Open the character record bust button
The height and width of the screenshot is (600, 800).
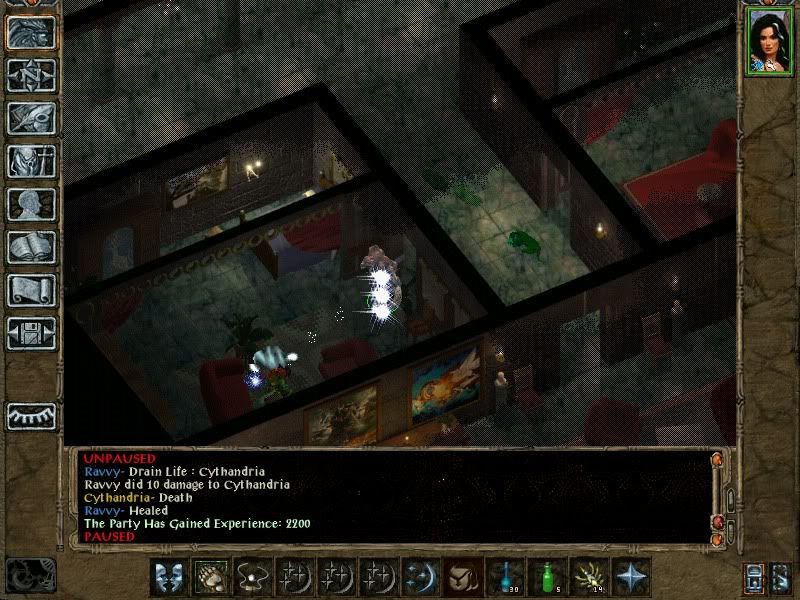click(31, 205)
